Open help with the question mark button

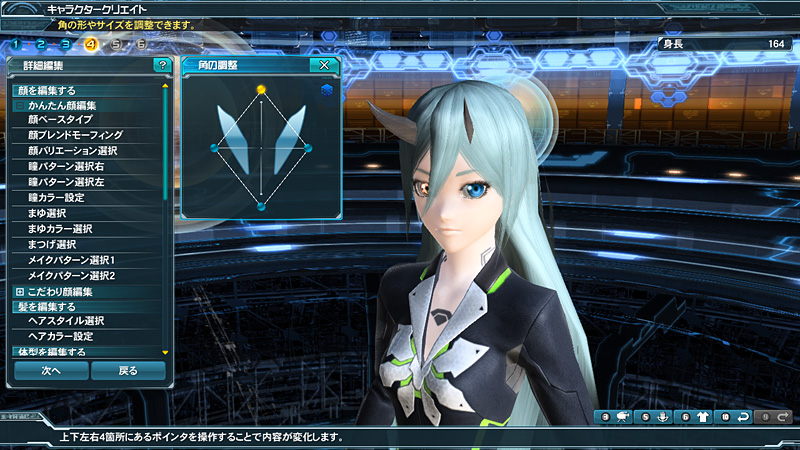(161, 65)
